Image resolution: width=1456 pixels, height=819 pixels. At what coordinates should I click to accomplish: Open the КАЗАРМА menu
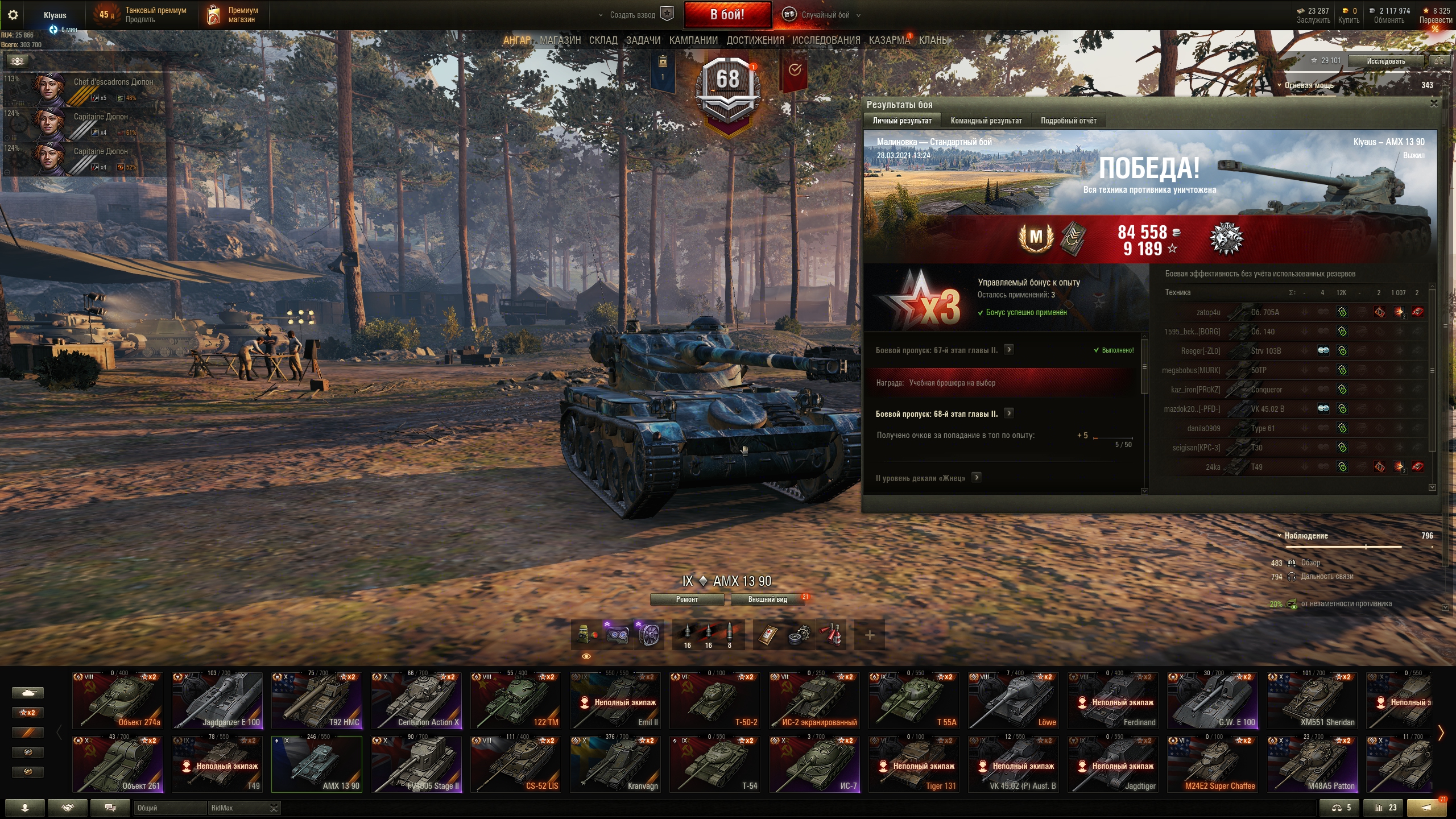point(889,40)
